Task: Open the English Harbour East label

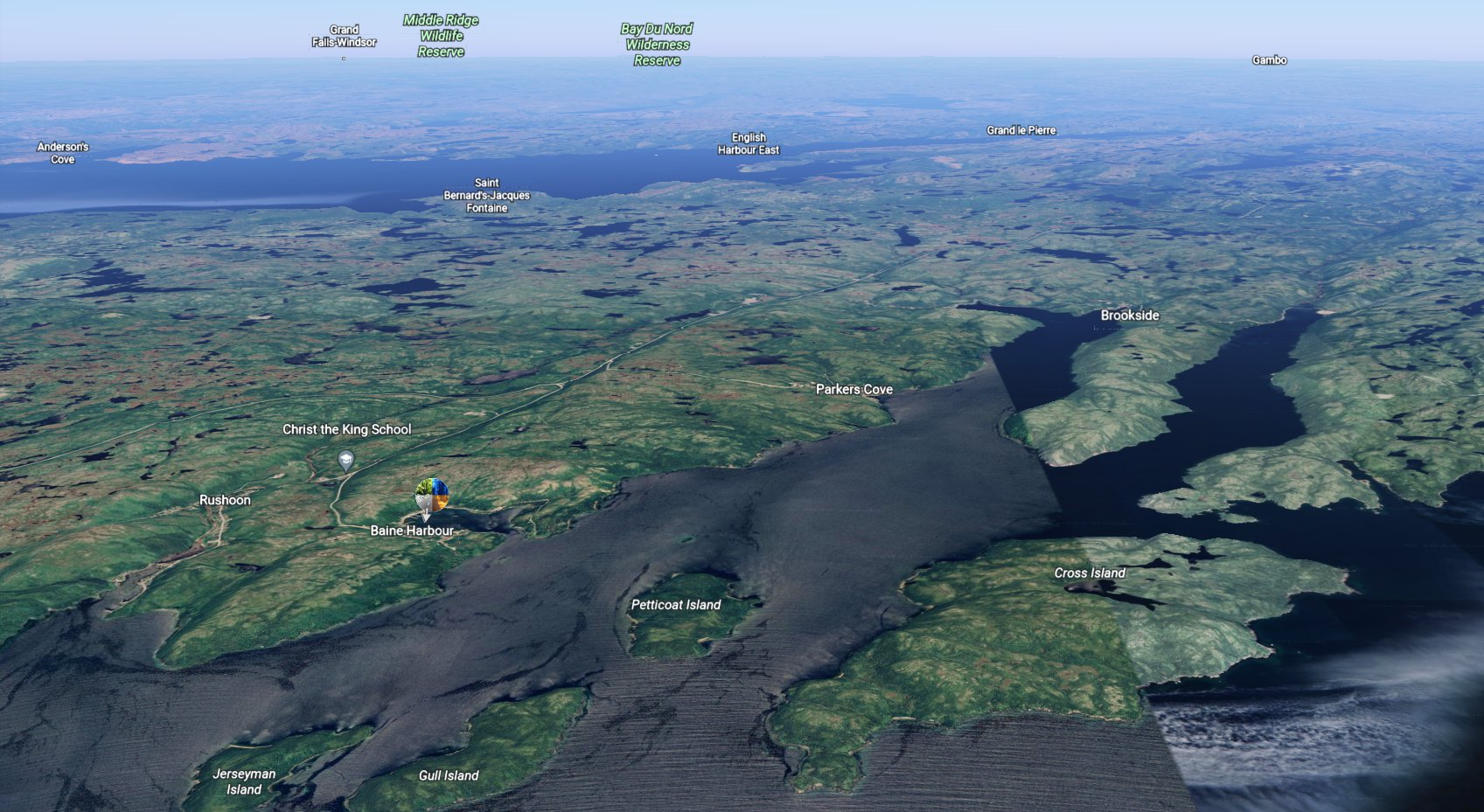Action: point(749,143)
